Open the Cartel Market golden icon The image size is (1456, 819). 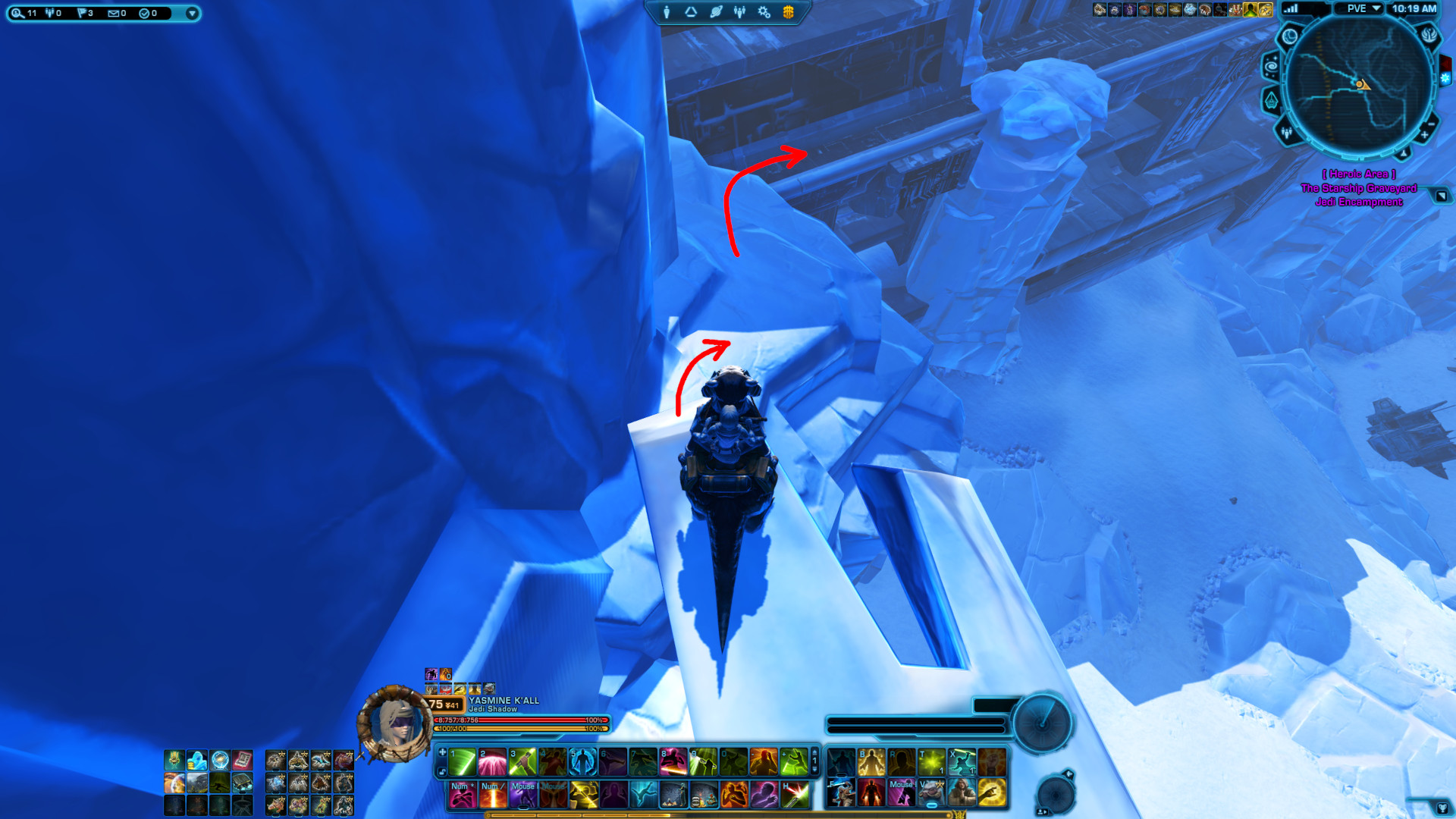pos(787,13)
